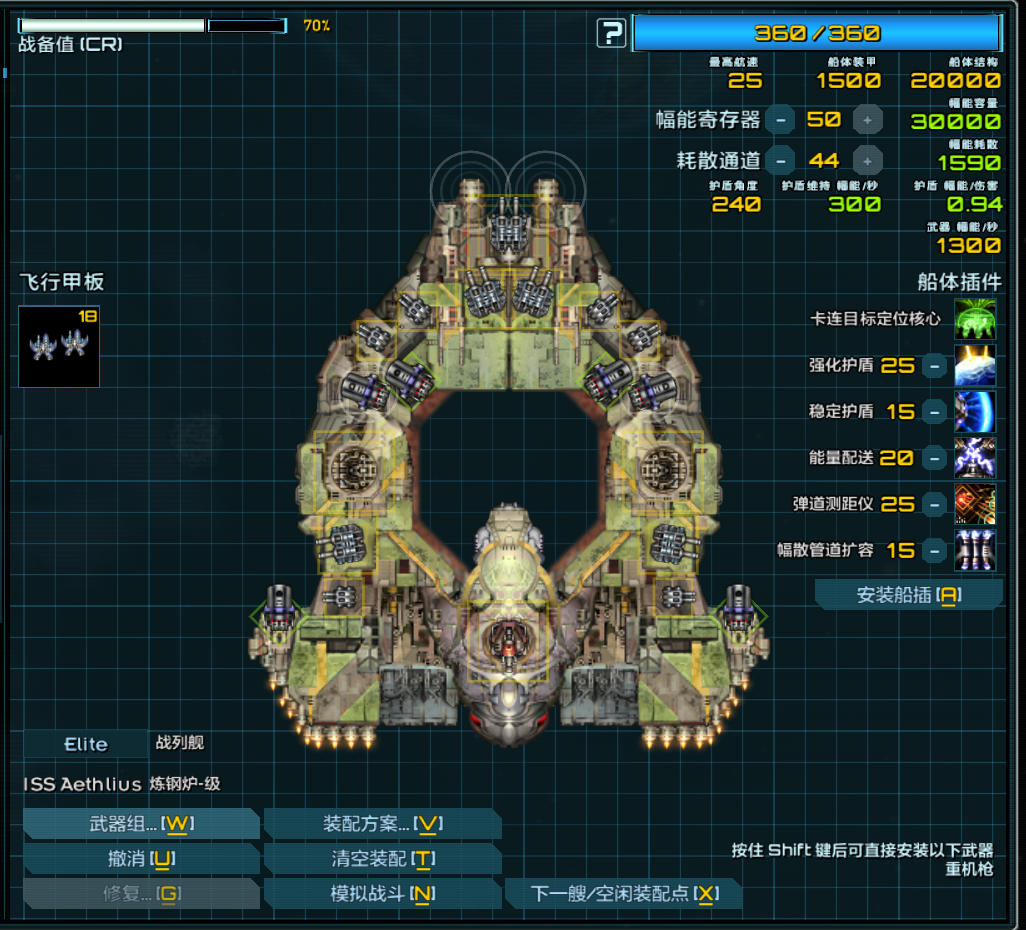
Task: Select the 飞行甲板 fighter wing slot
Action: coord(59,347)
